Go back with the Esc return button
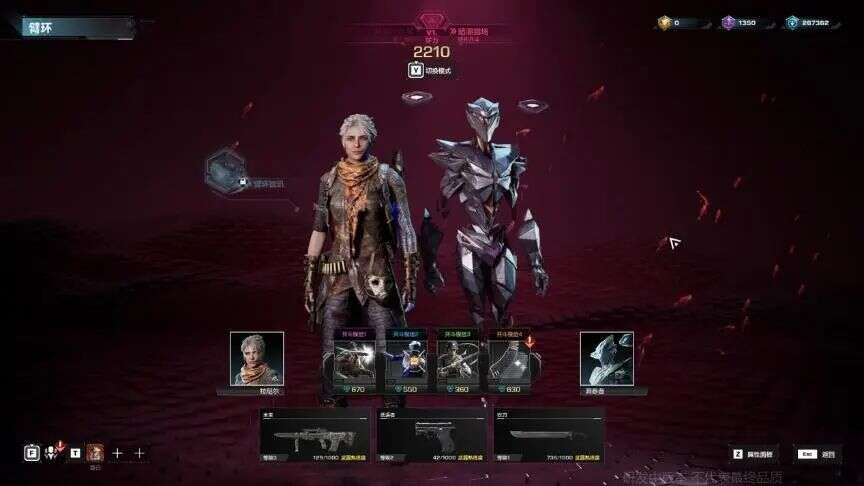Viewport: 864px width, 486px height. tap(817, 454)
